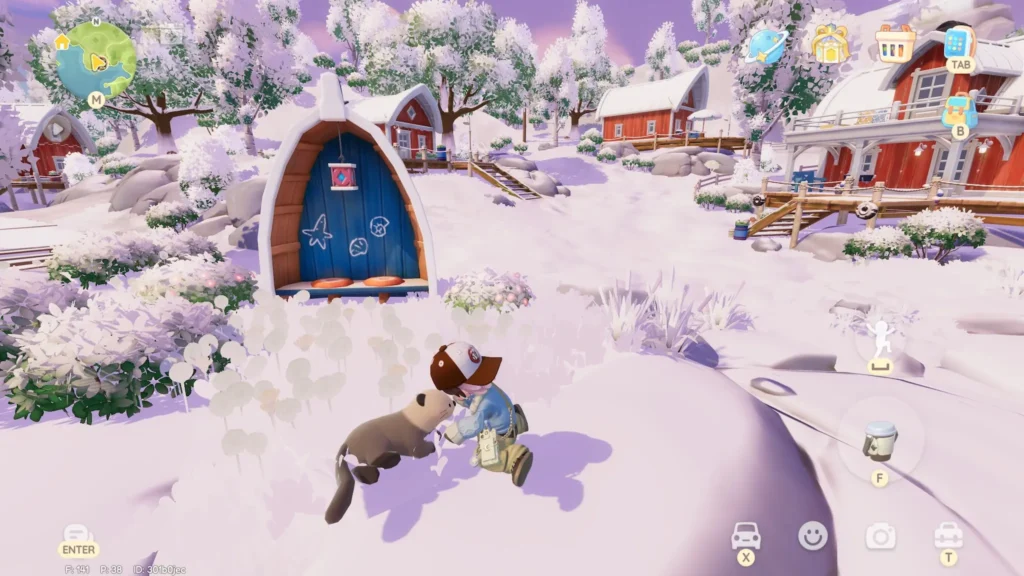Open the camera photo mode

pyautogui.click(x=880, y=537)
